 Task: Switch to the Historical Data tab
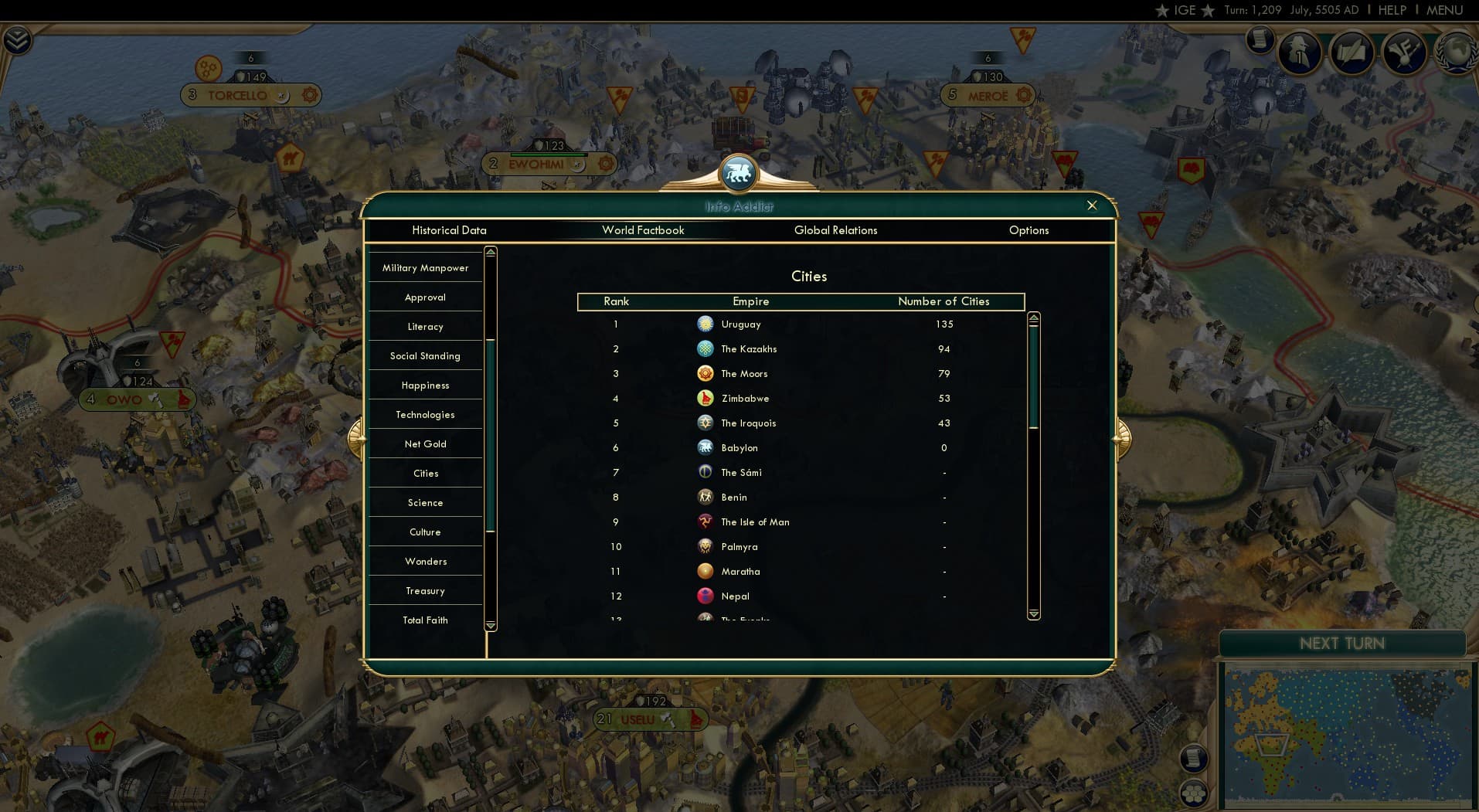pyautogui.click(x=450, y=230)
